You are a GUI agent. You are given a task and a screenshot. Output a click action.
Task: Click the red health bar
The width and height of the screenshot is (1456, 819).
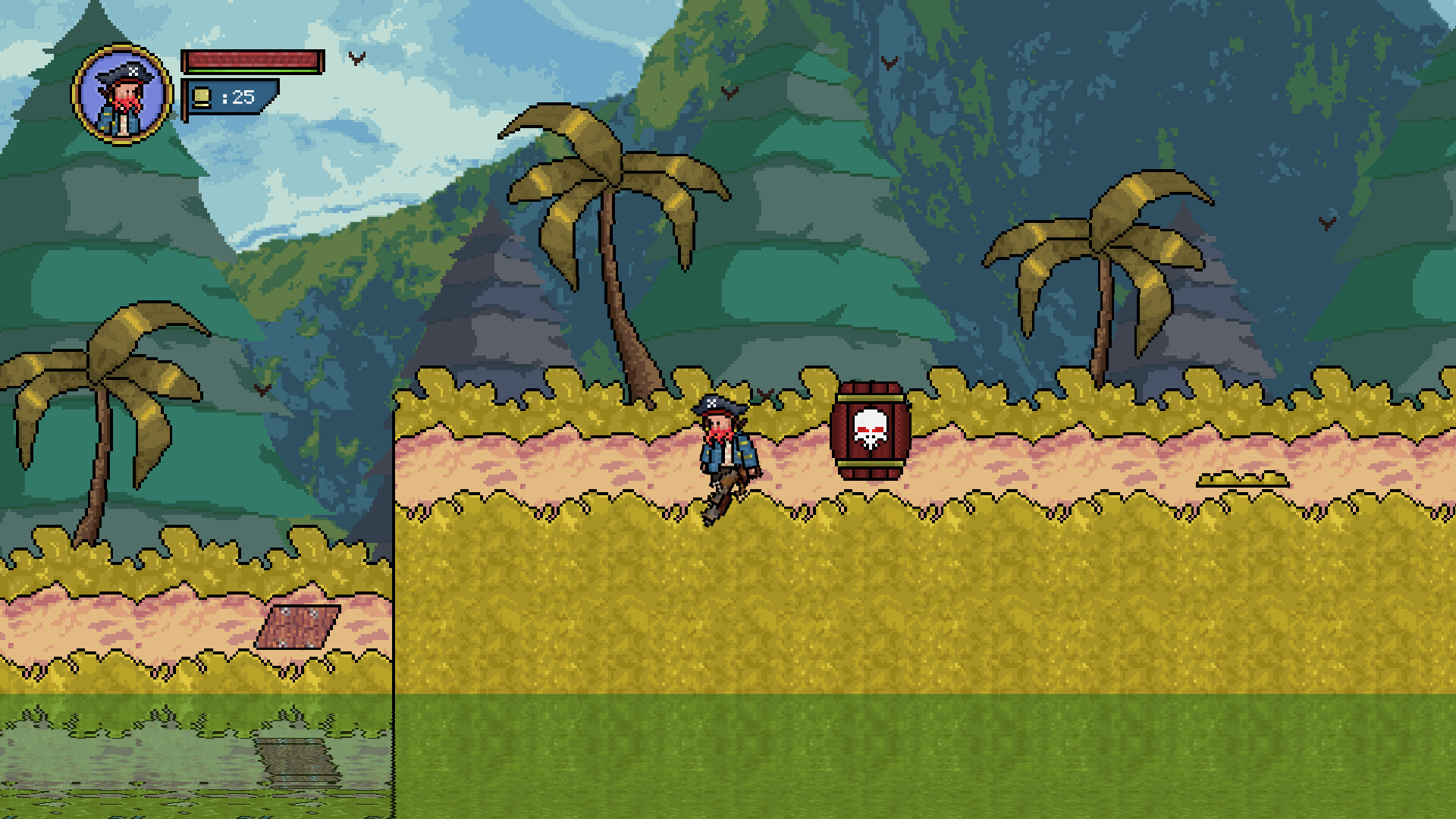[250, 59]
